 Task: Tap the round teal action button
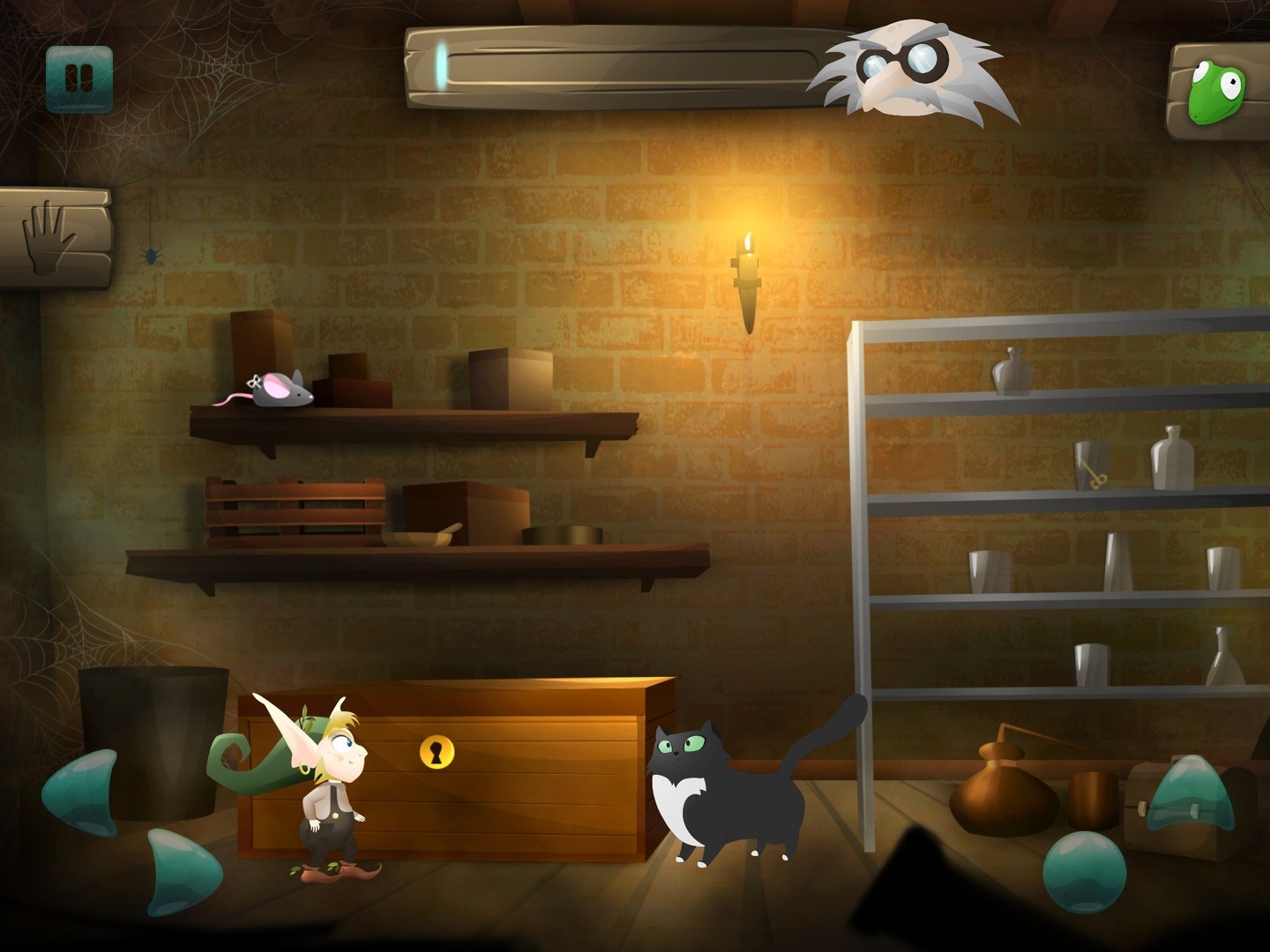[x=1084, y=871]
